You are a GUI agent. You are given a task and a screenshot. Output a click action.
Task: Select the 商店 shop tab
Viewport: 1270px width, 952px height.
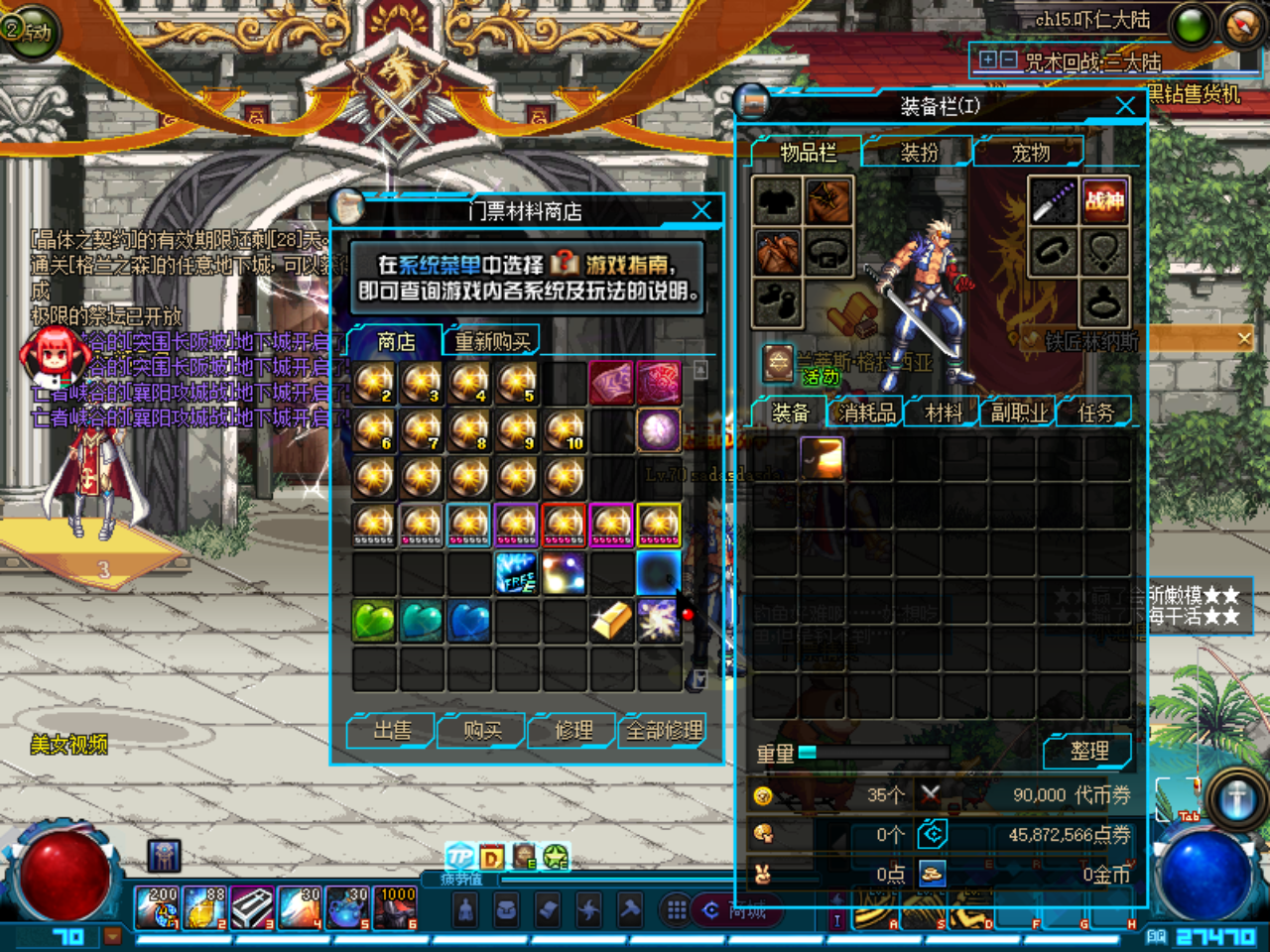pyautogui.click(x=396, y=342)
